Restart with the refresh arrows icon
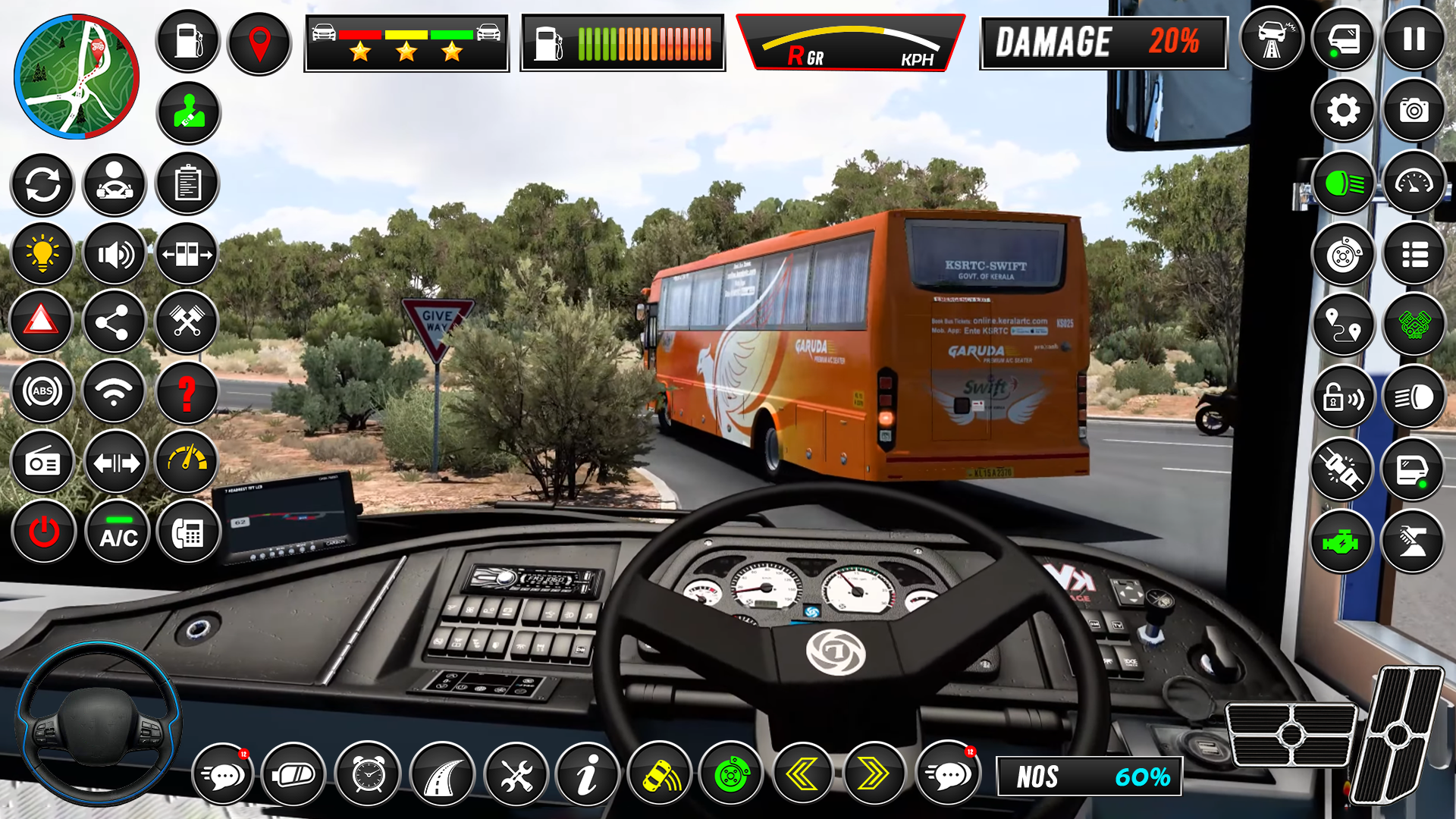Screen dimensions: 1456x819 42,183
